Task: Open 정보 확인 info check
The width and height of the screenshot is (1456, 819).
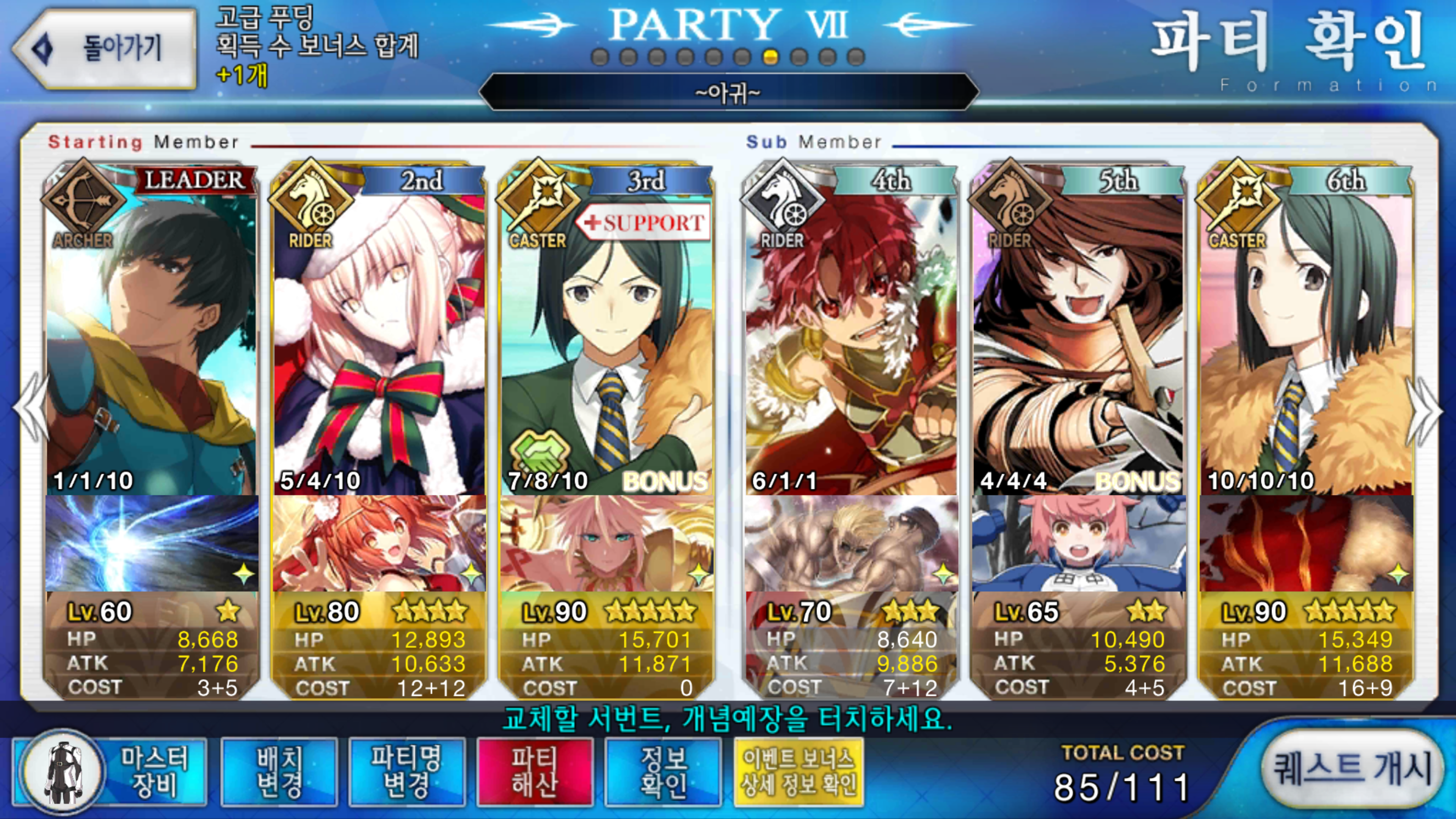Action: coord(663,772)
